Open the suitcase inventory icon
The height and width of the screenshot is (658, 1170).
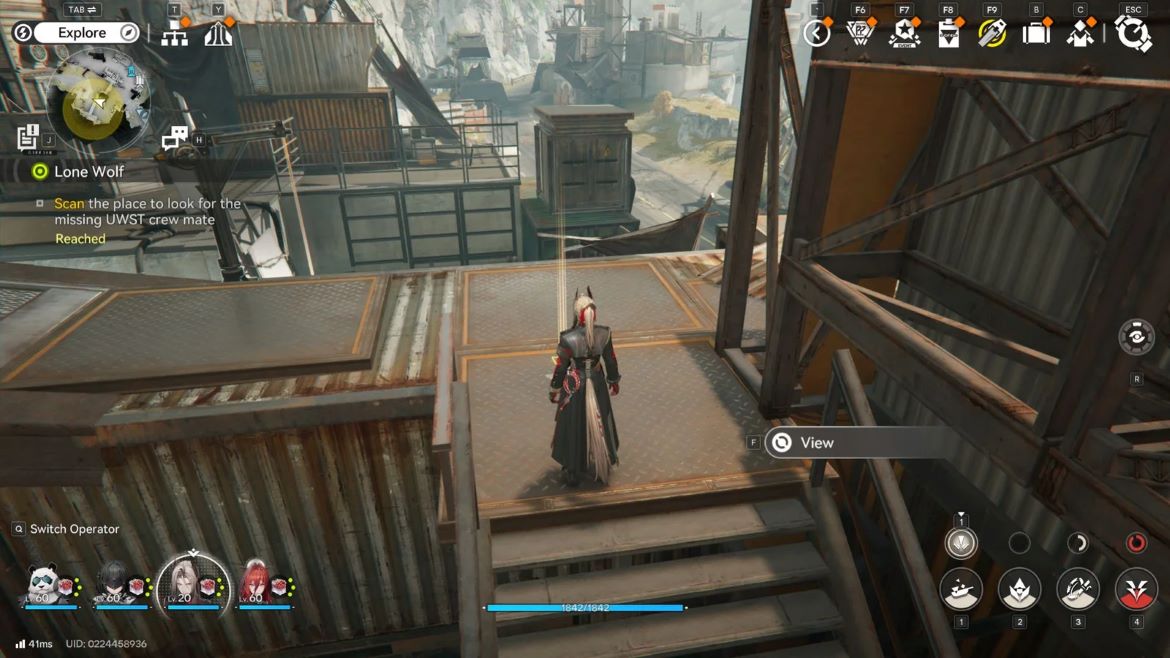tap(1036, 33)
